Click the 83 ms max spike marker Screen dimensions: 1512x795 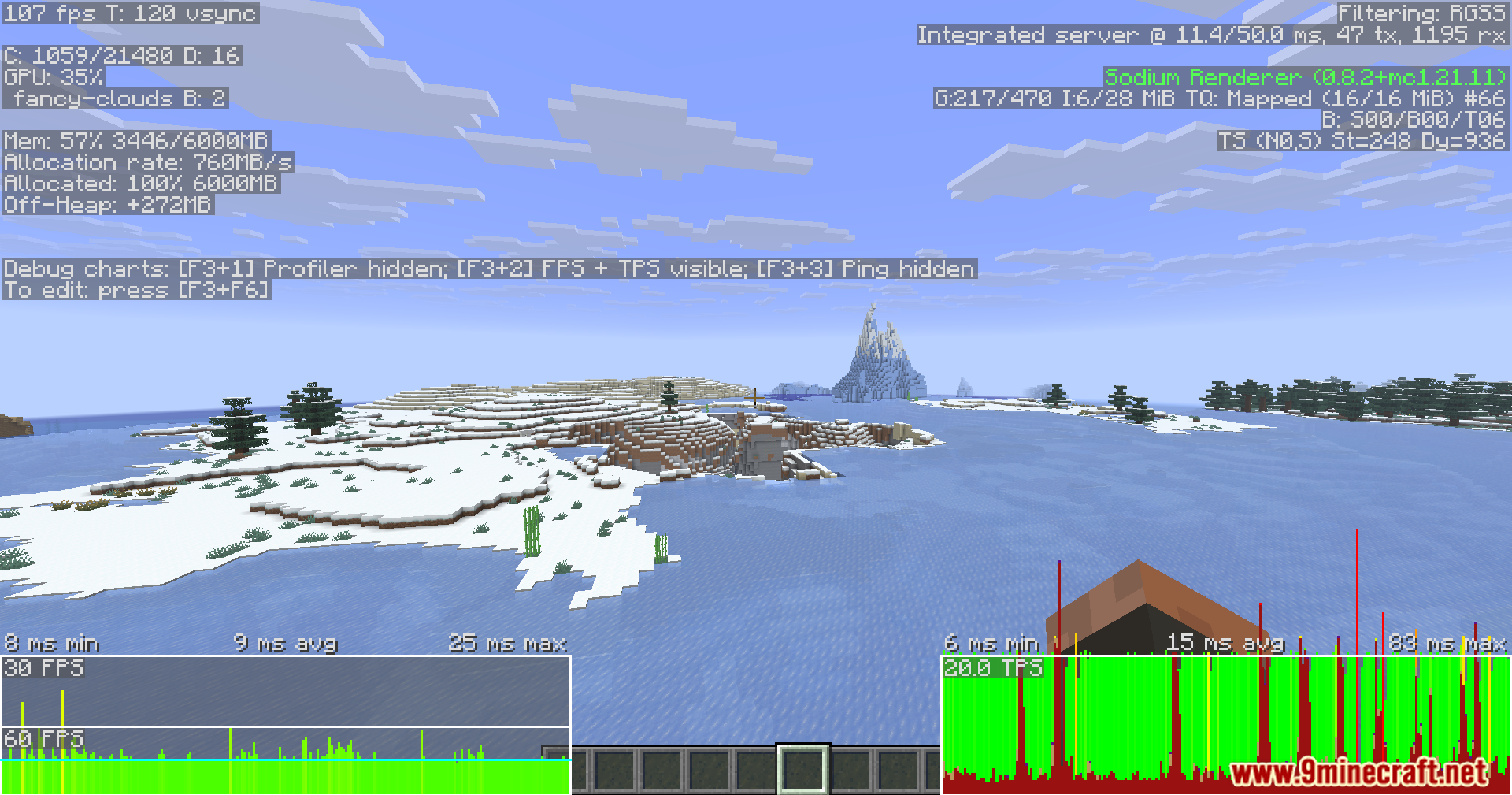coord(1447,643)
